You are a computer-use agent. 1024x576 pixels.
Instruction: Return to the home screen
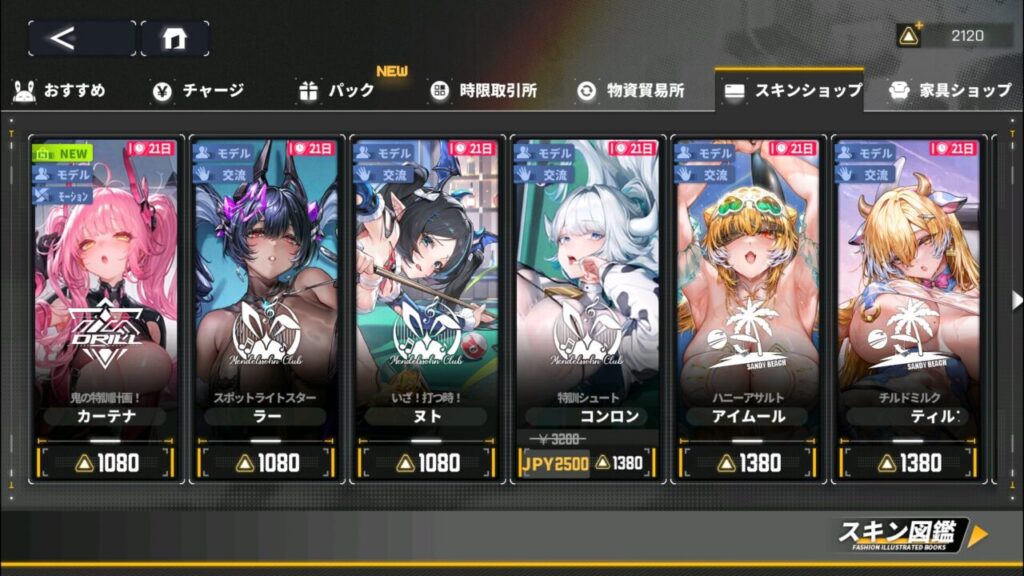click(174, 38)
